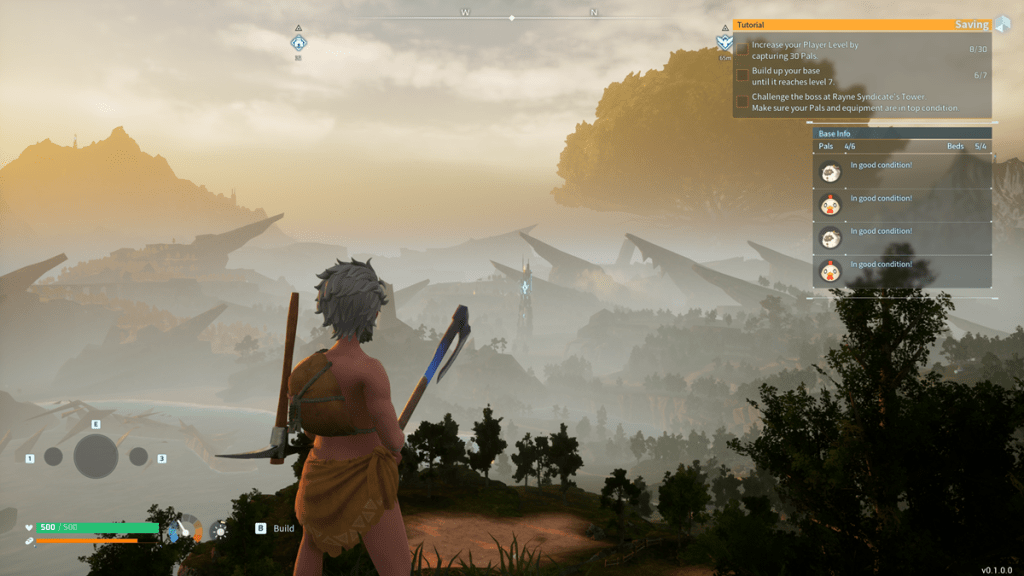Check the build base to level 7 objective
The width and height of the screenshot is (1024, 576).
tap(742, 74)
